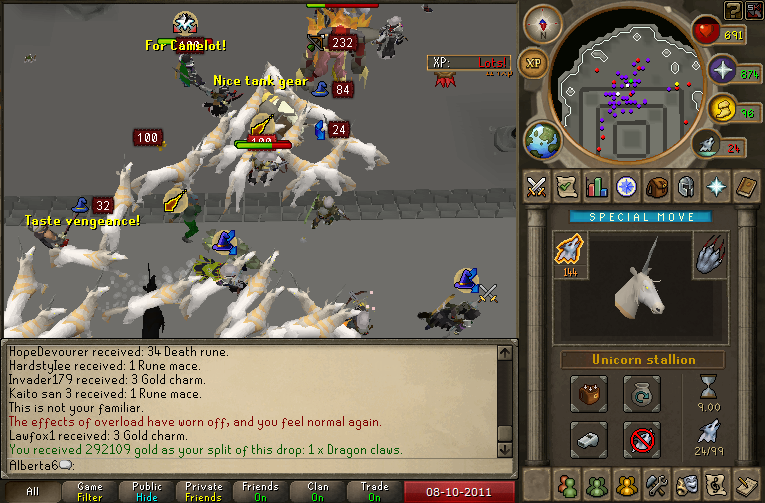Switch to the stats bar chart tab
765x503 pixels.
coord(598,186)
